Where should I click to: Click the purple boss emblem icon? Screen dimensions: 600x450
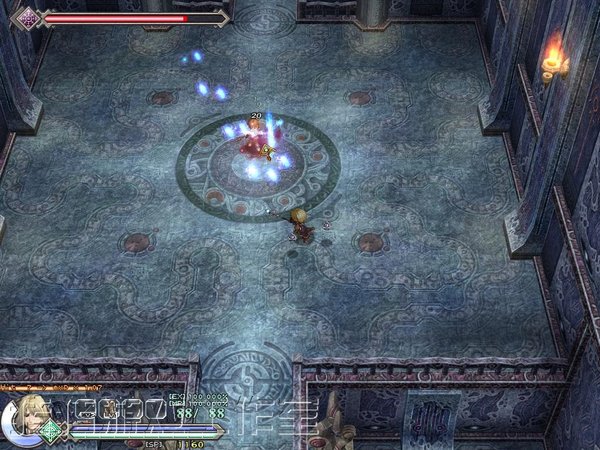(29, 17)
